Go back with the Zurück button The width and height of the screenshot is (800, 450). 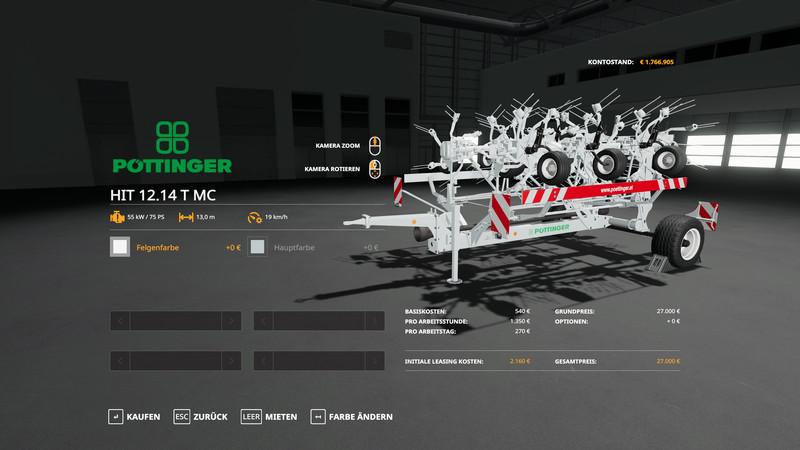(200, 416)
